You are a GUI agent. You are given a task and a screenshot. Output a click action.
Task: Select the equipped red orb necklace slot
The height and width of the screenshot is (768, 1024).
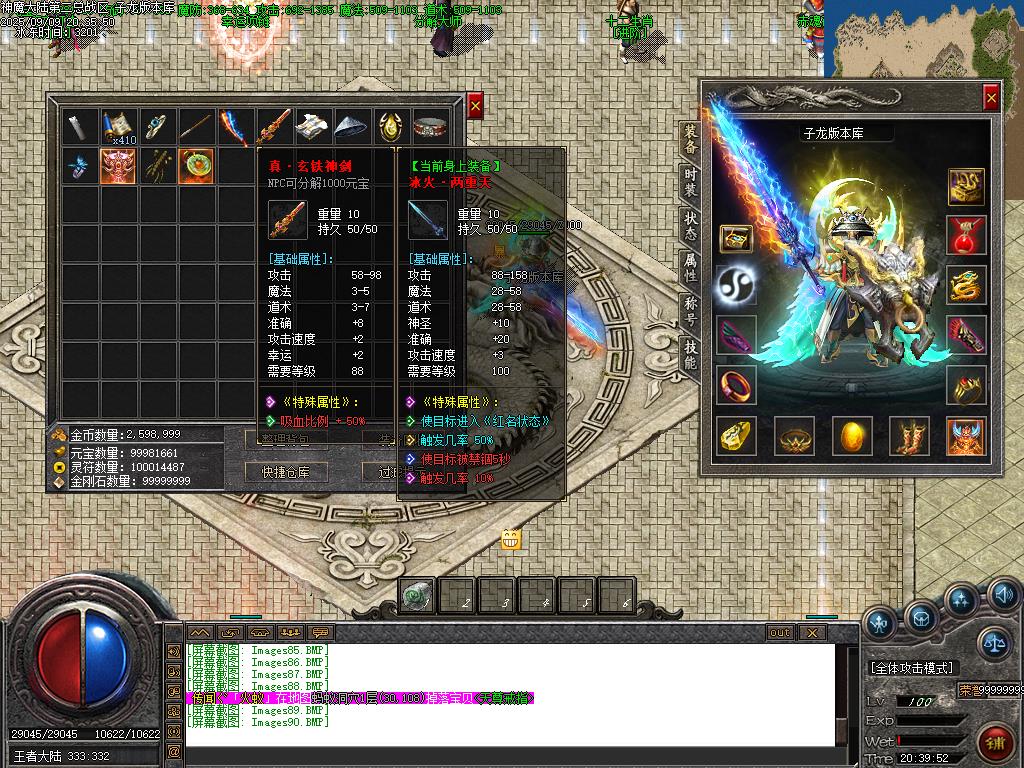tap(966, 235)
